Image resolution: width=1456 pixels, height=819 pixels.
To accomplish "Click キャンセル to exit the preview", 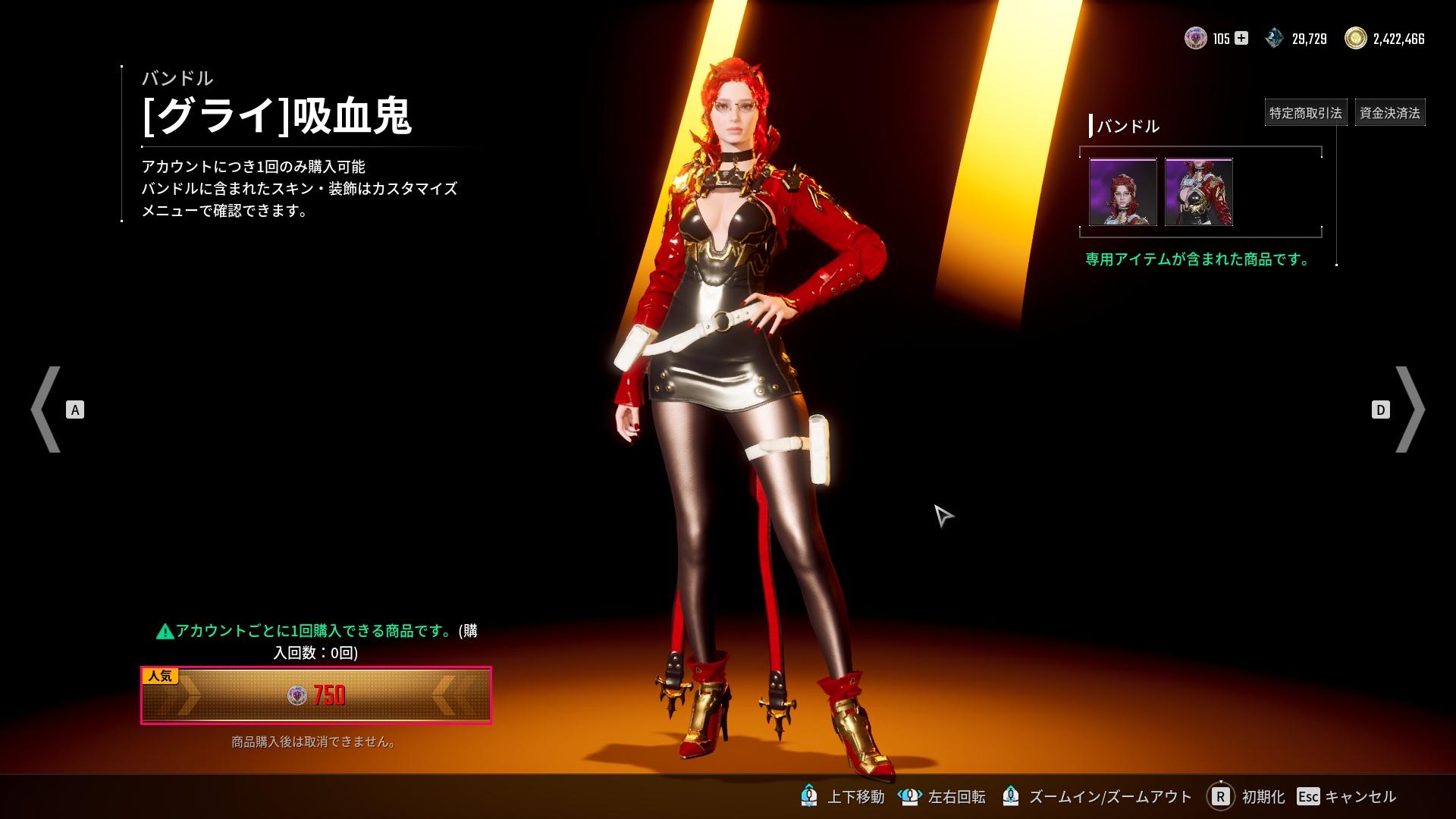I will point(1347,796).
